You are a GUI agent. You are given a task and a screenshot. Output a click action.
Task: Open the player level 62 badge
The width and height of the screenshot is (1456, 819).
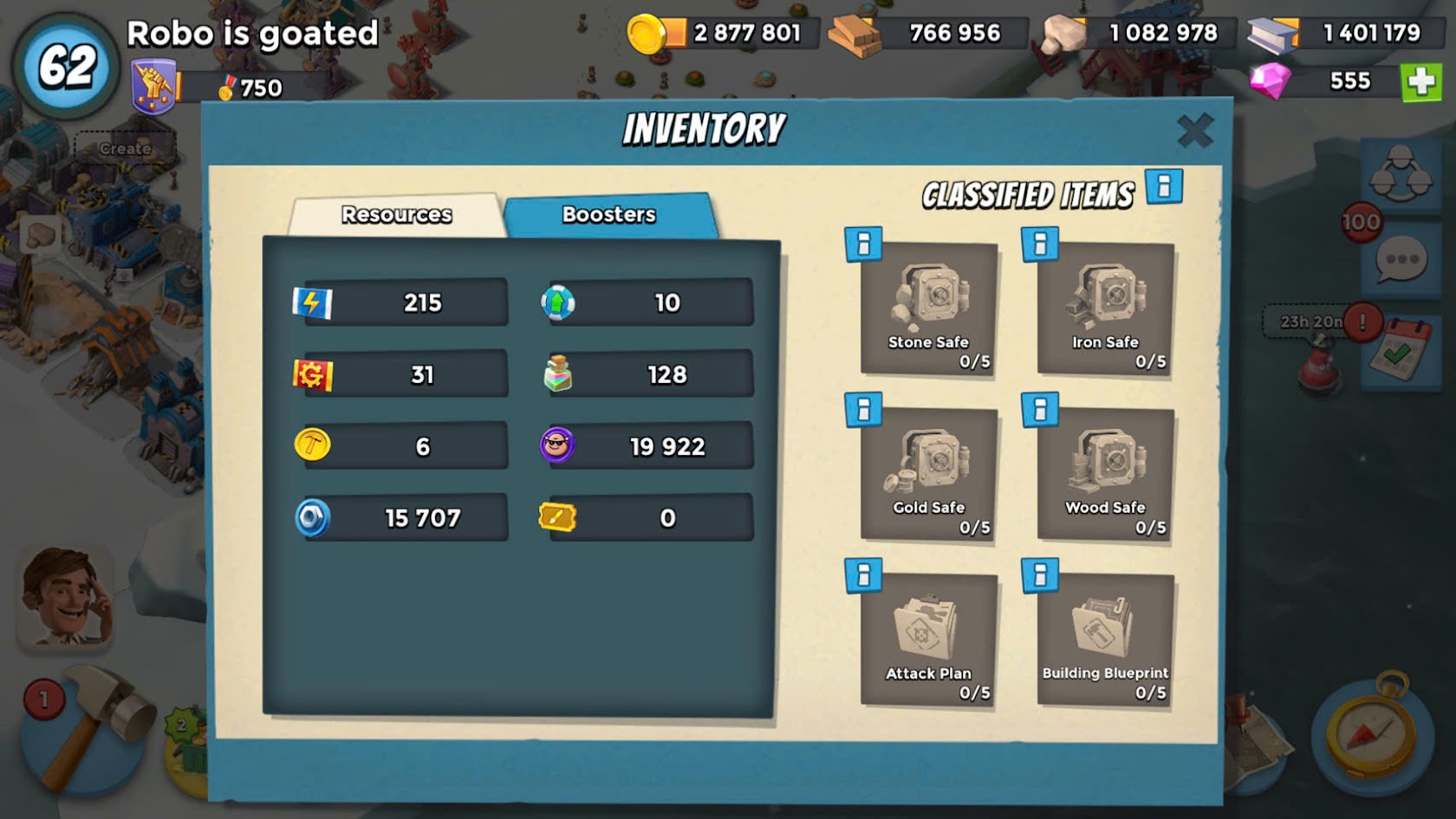[67, 66]
